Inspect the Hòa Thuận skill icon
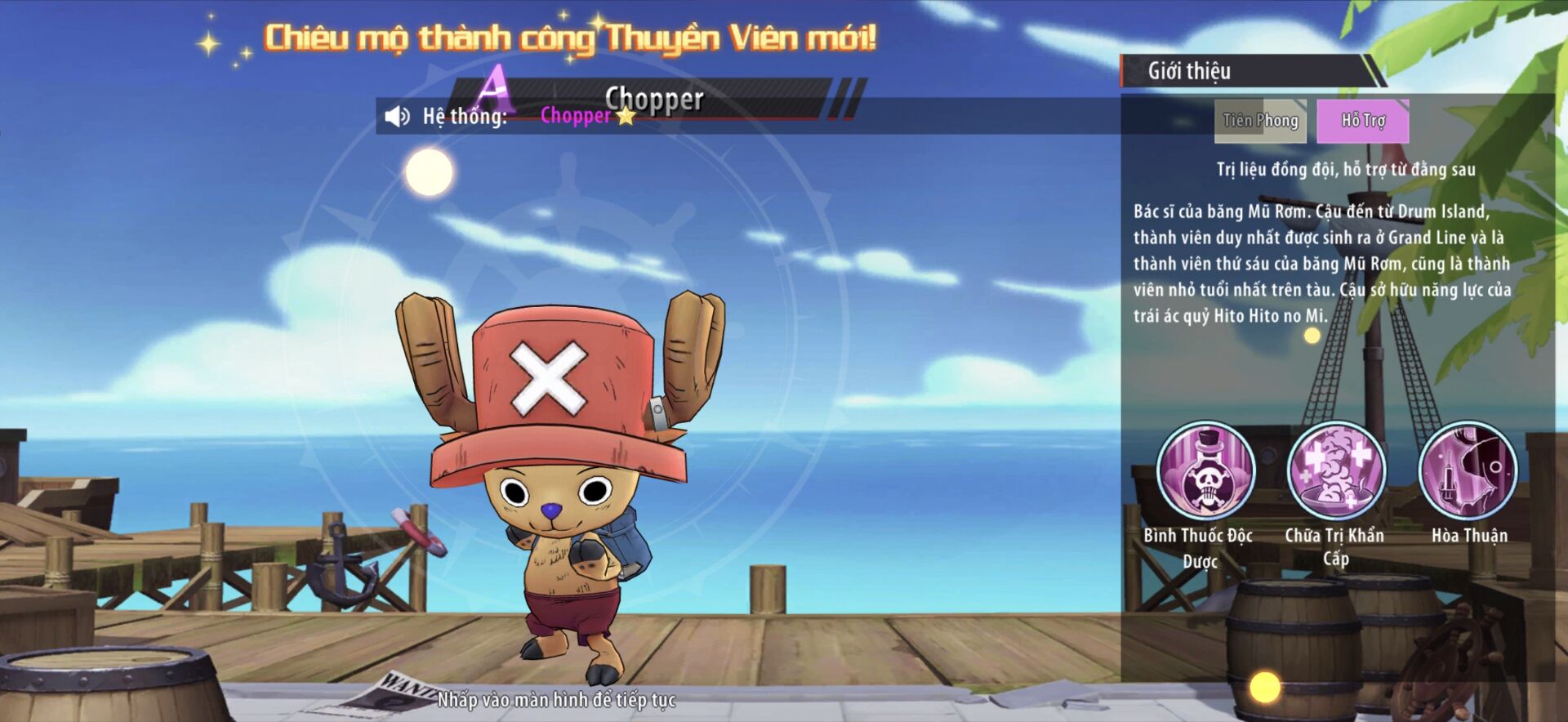1568x722 pixels. click(x=1468, y=471)
